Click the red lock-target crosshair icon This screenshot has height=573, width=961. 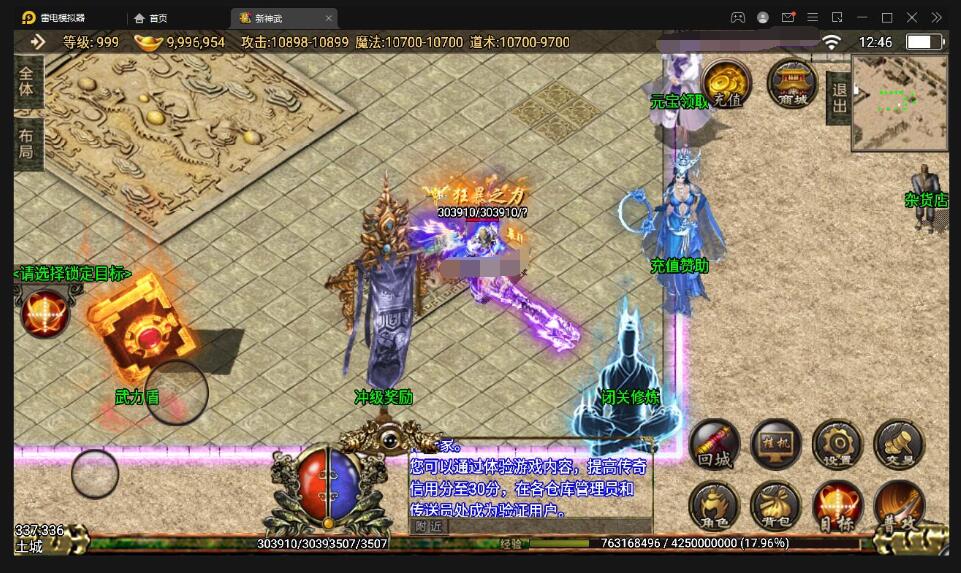tap(45, 312)
